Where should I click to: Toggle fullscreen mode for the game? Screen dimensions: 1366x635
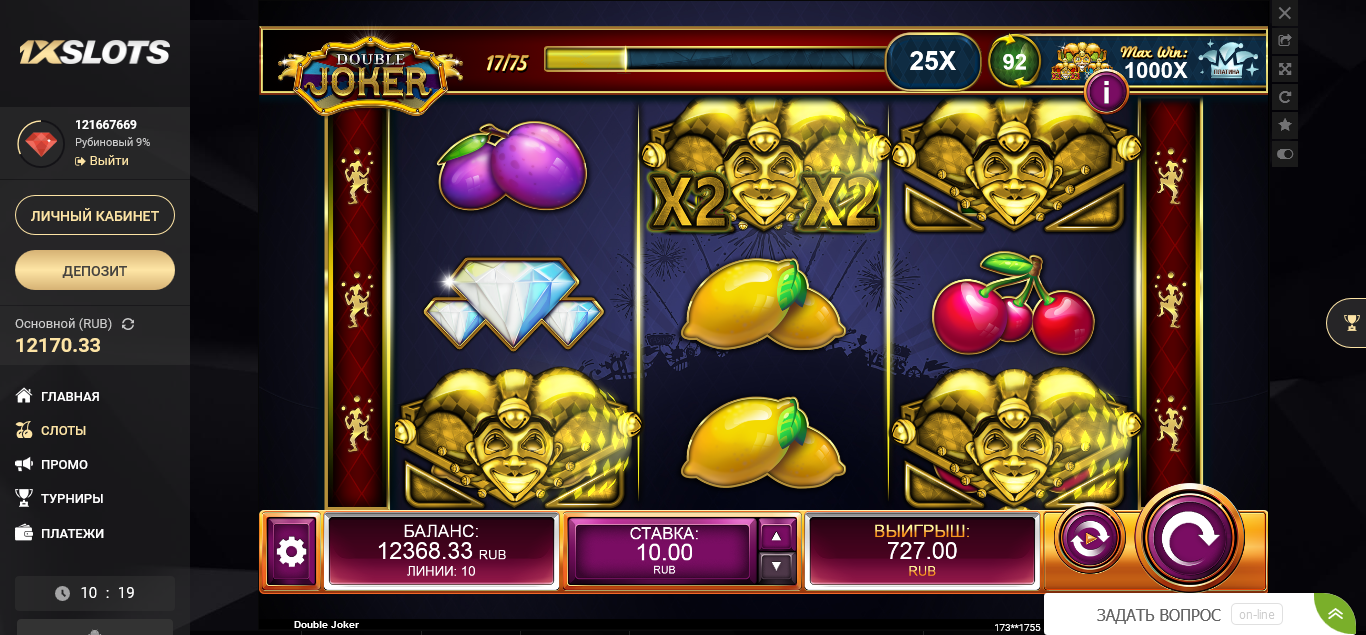click(x=1285, y=69)
